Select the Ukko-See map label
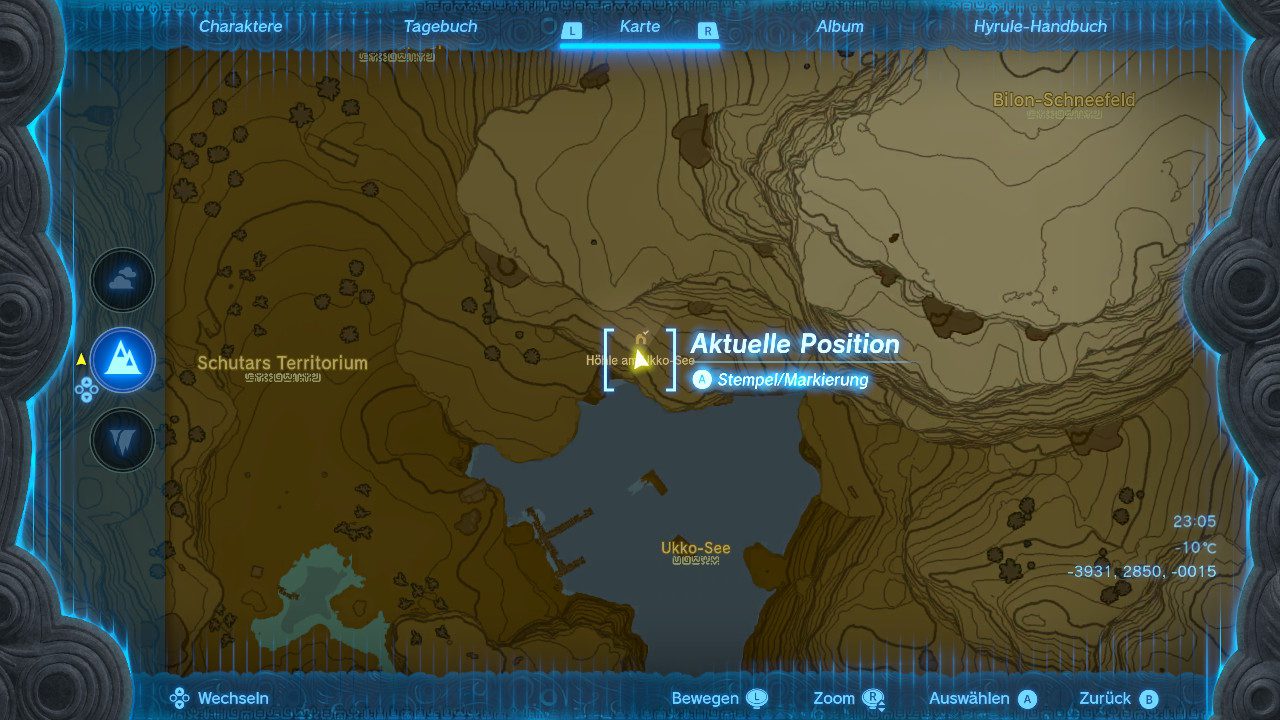The image size is (1280, 720). pos(695,548)
